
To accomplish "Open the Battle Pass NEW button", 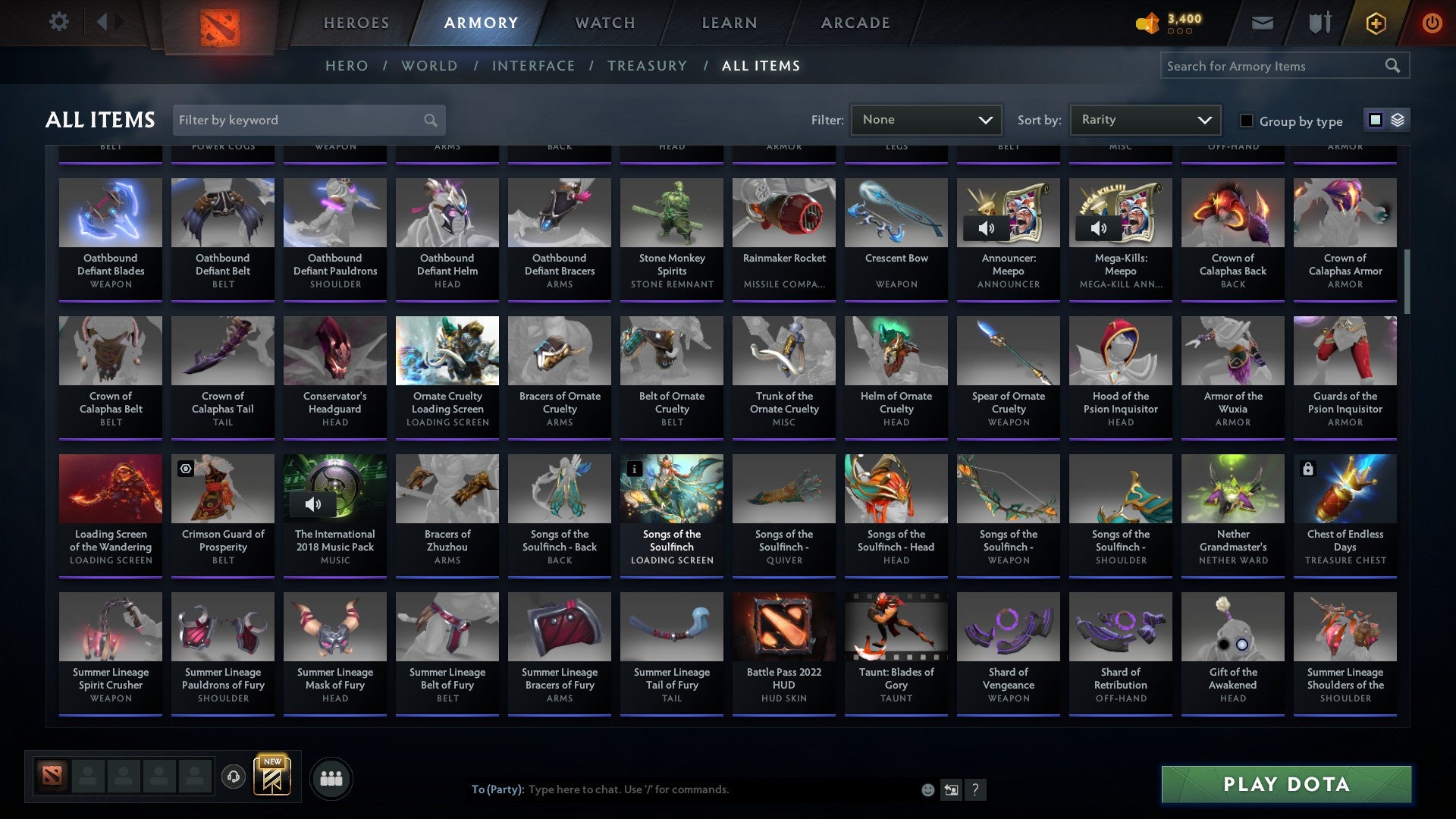I will [x=273, y=775].
